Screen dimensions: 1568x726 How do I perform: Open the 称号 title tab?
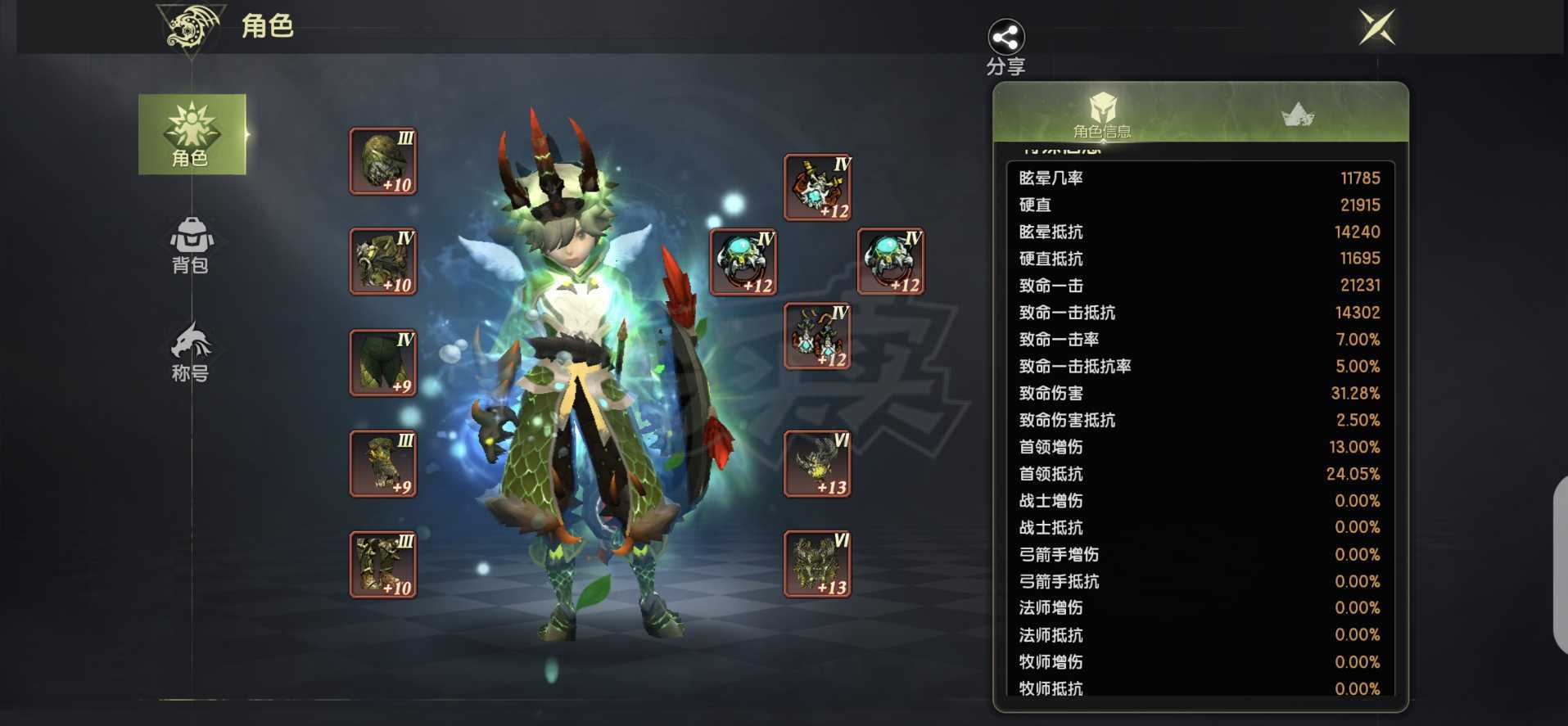click(x=191, y=352)
